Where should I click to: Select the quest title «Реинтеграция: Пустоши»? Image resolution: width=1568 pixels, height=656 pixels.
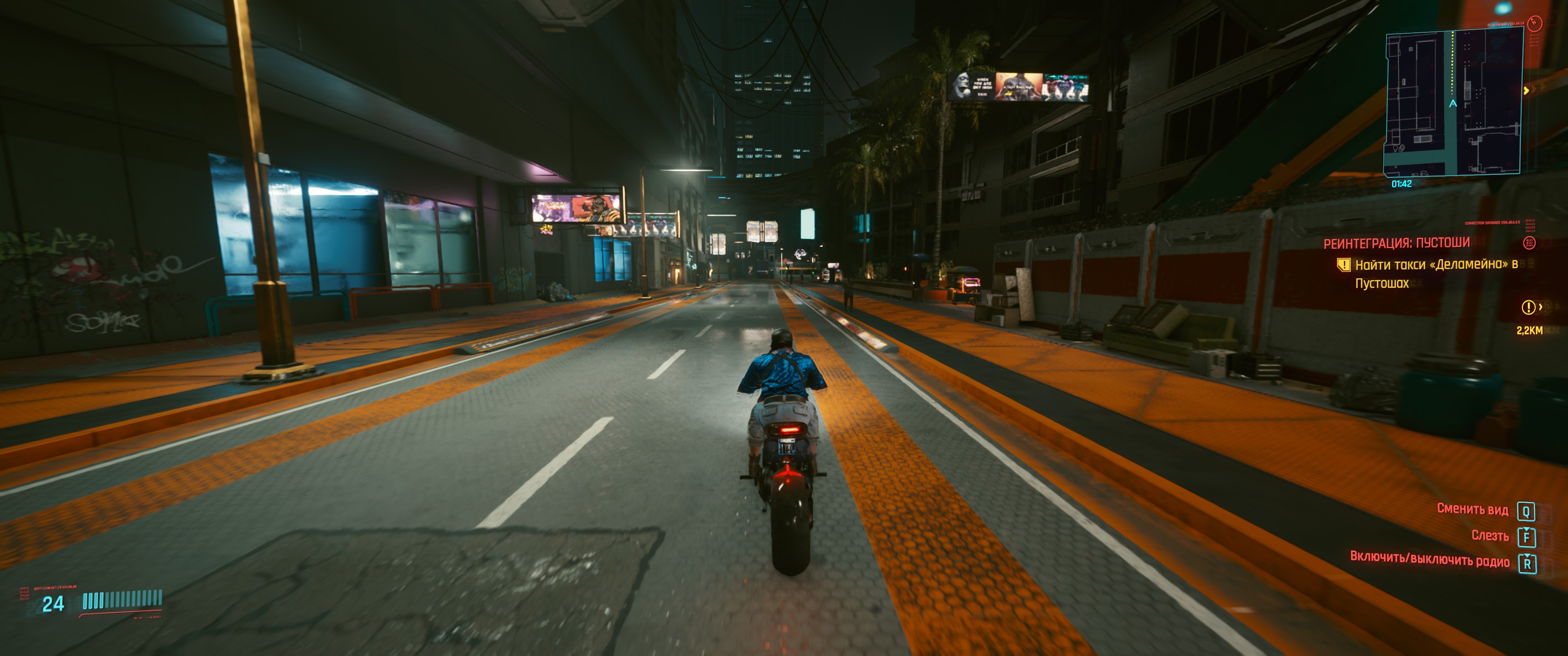(x=1396, y=243)
